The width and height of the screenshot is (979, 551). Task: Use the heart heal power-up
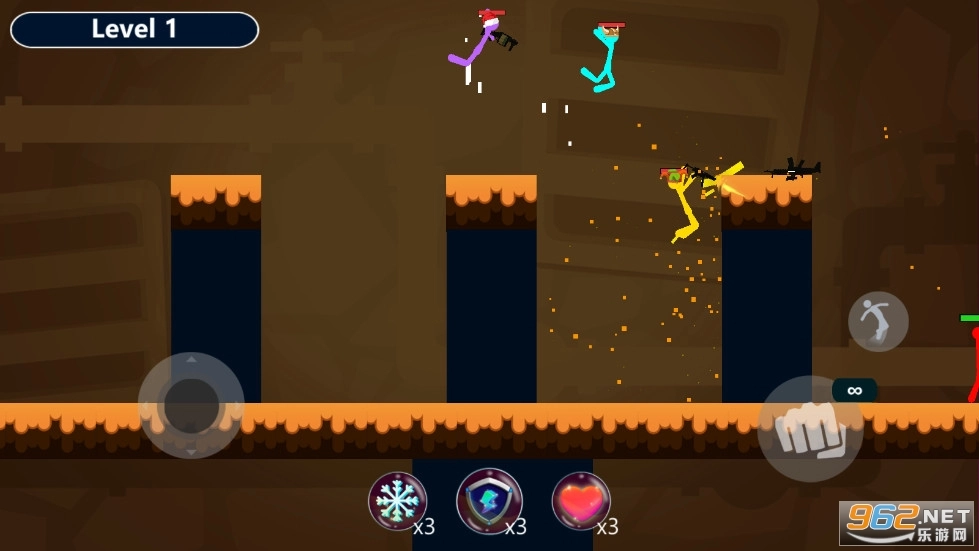pos(581,500)
